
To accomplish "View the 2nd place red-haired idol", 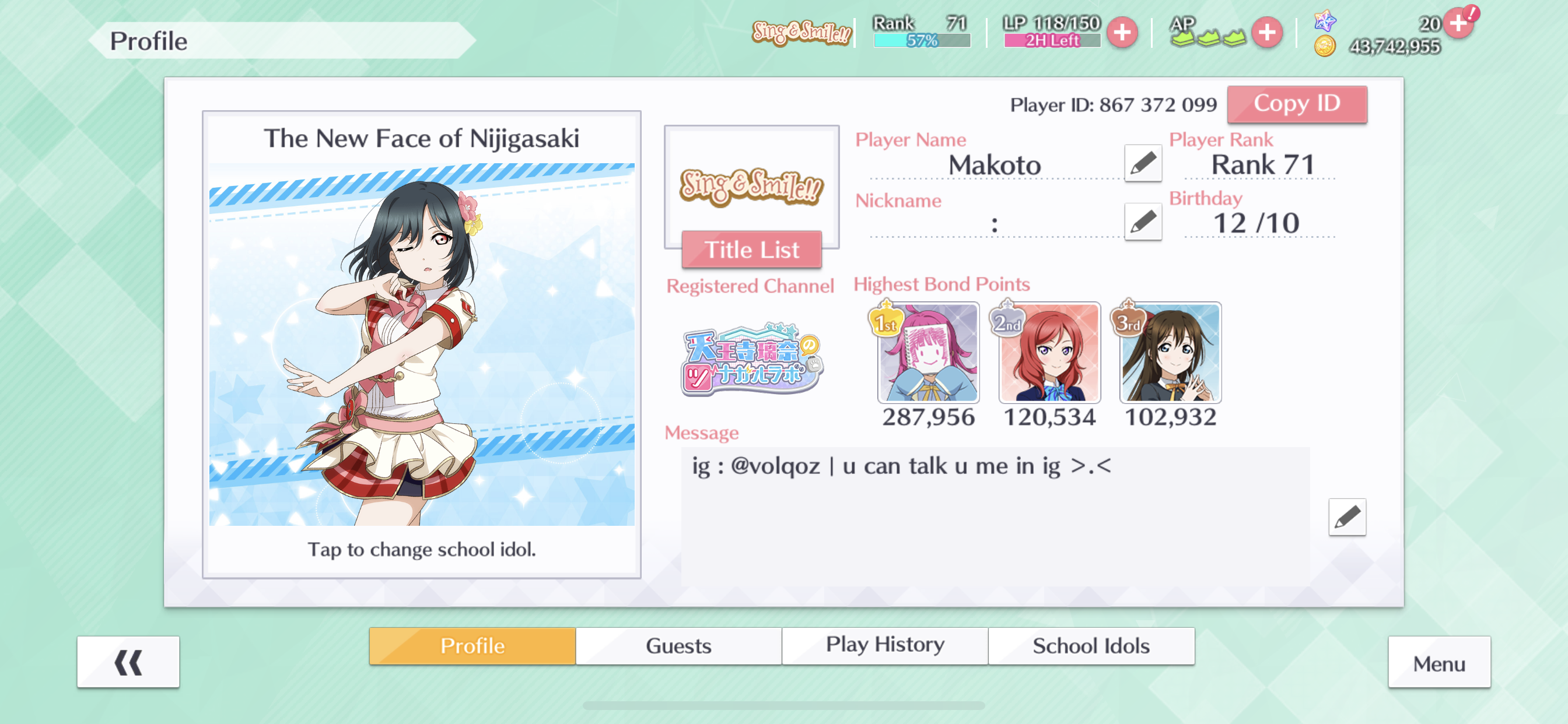I will tap(1049, 353).
